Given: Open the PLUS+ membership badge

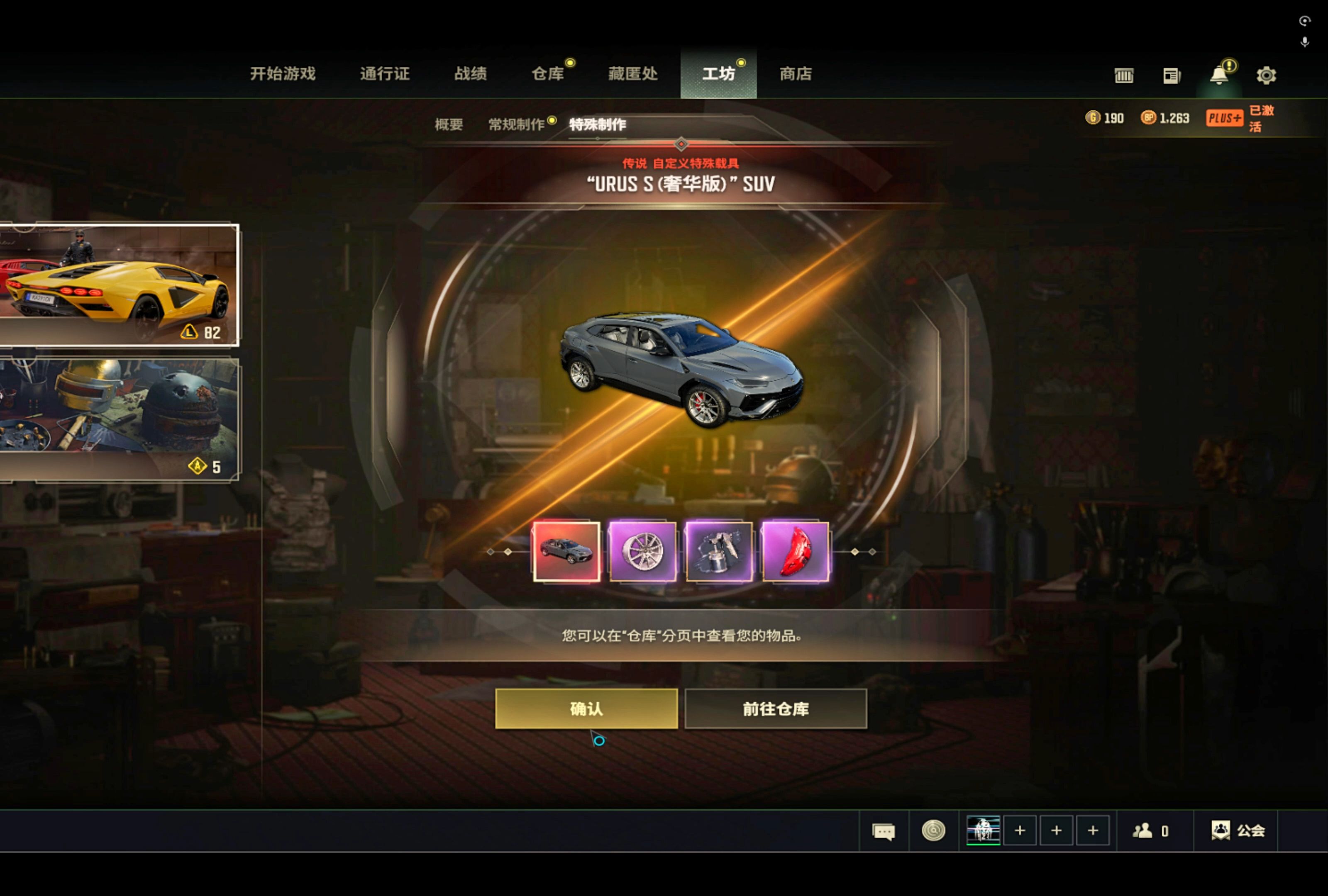Looking at the screenshot, I should pyautogui.click(x=1225, y=118).
